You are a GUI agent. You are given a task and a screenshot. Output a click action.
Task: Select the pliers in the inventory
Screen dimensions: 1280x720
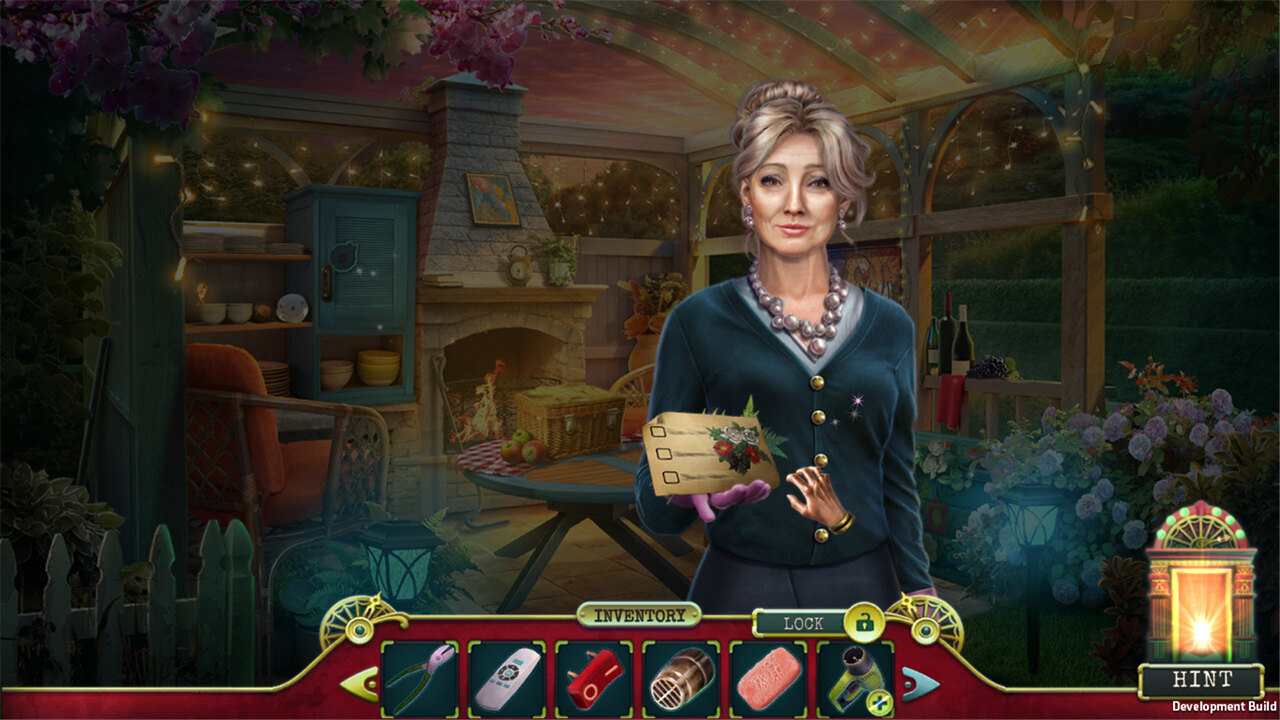pyautogui.click(x=419, y=680)
